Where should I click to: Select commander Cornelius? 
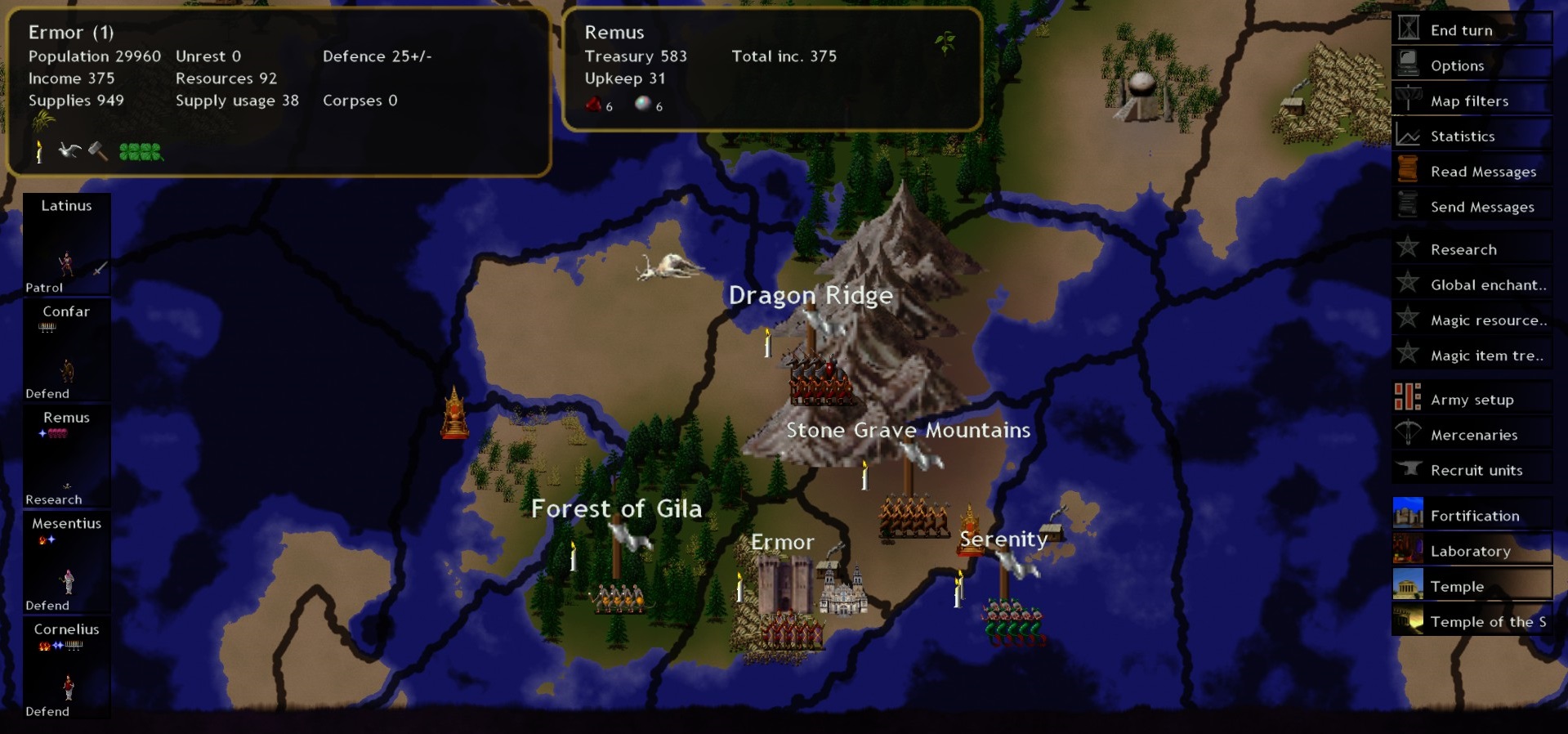[66, 669]
